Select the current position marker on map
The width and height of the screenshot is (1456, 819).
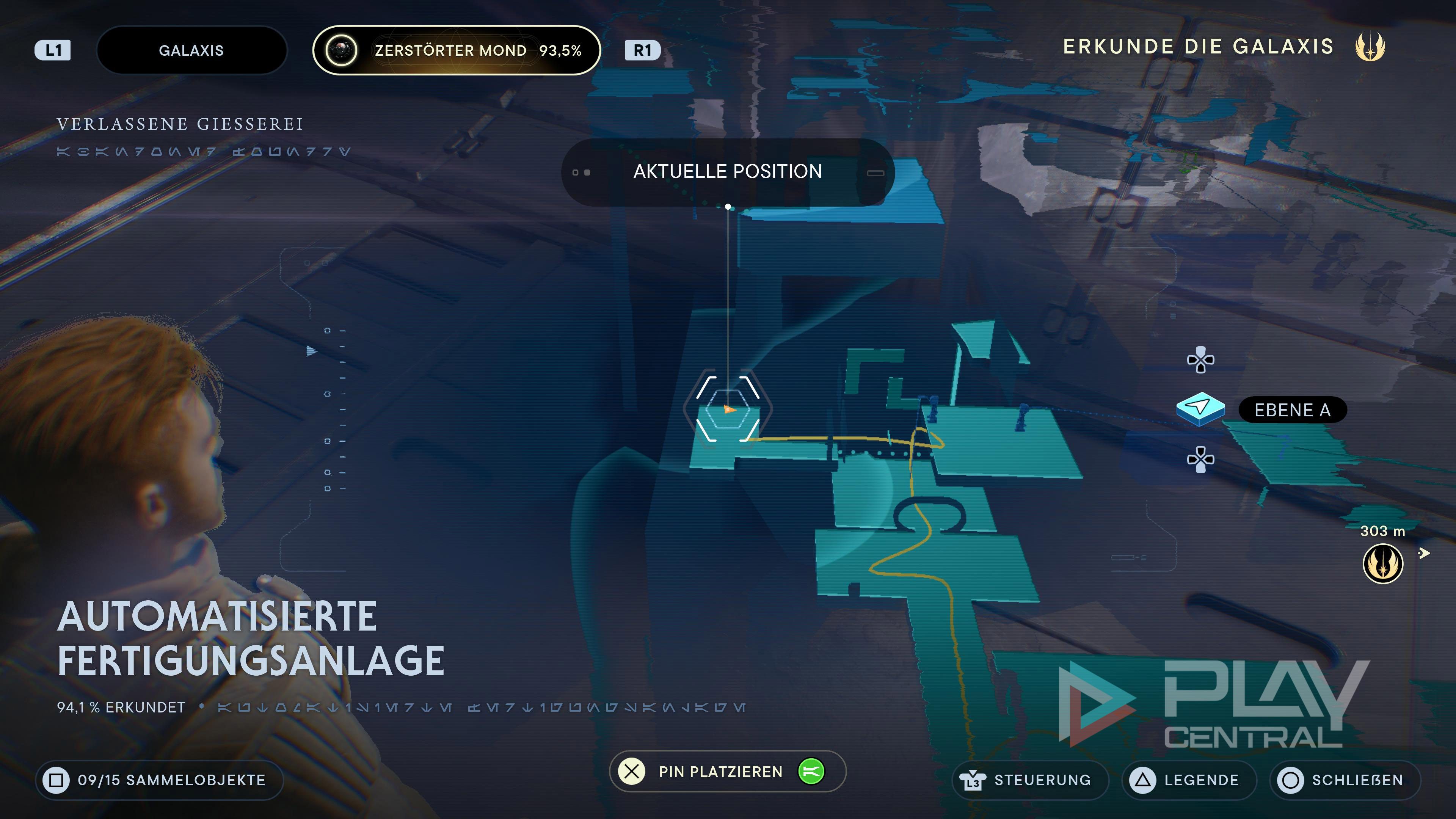[x=728, y=409]
